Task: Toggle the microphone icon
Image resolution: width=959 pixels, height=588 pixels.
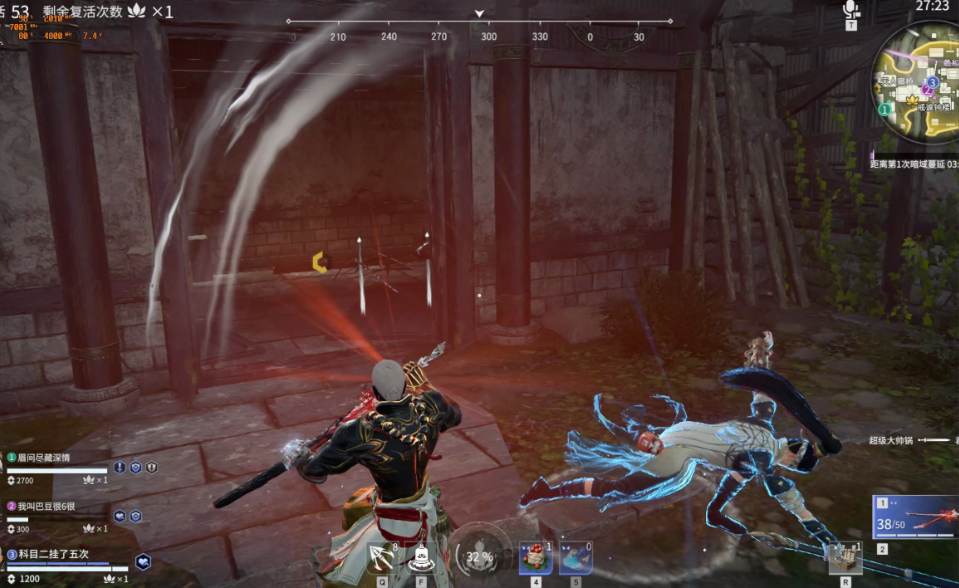Action: click(851, 10)
